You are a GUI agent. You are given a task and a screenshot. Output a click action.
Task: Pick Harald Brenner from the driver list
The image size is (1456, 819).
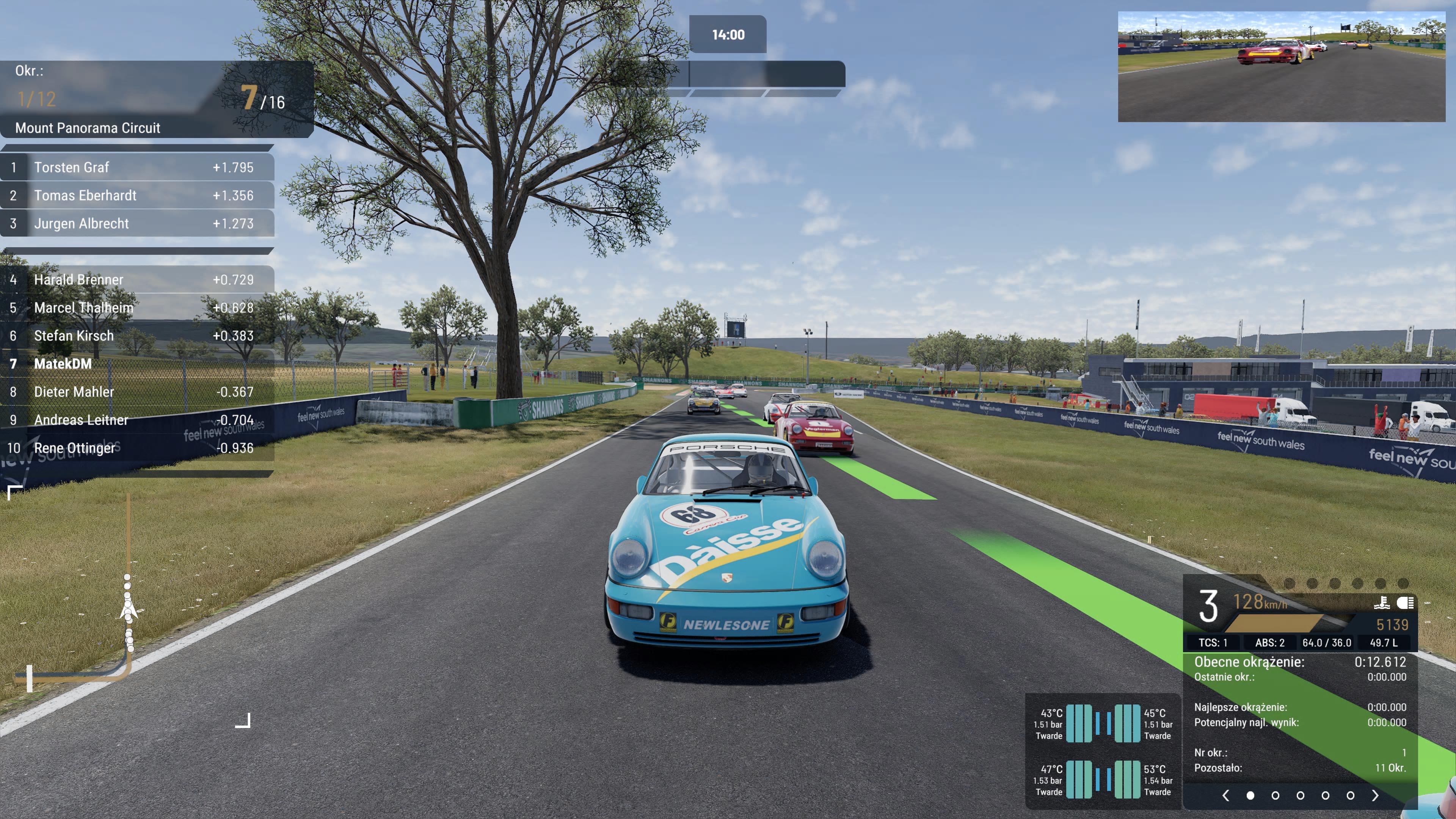137,280
